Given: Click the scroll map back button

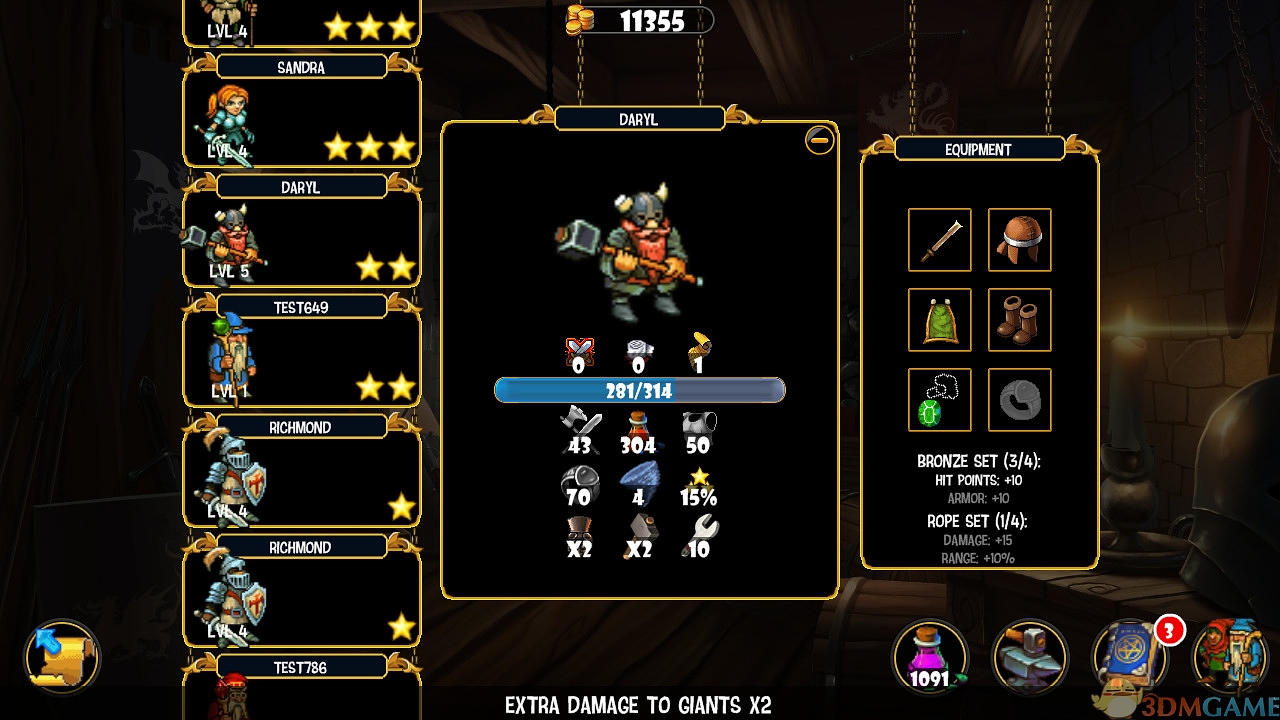Looking at the screenshot, I should (61, 656).
